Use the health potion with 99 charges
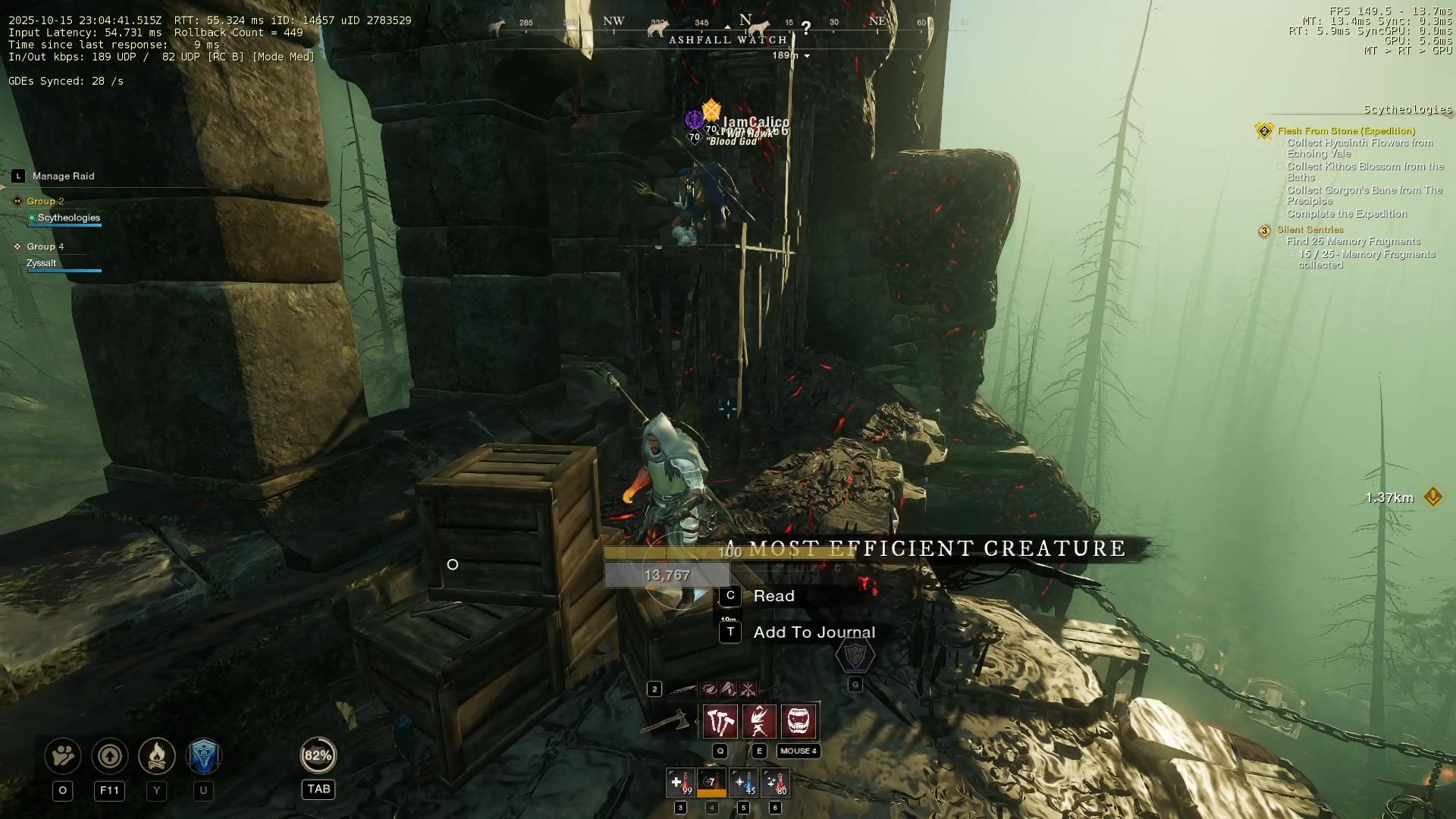The height and width of the screenshot is (819, 1456). (x=680, y=783)
